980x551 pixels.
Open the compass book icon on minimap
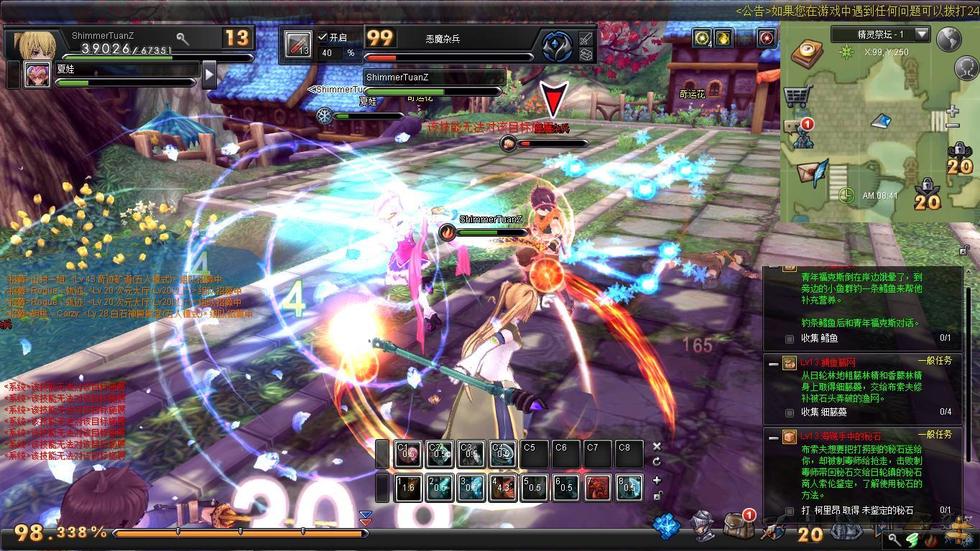tap(807, 55)
